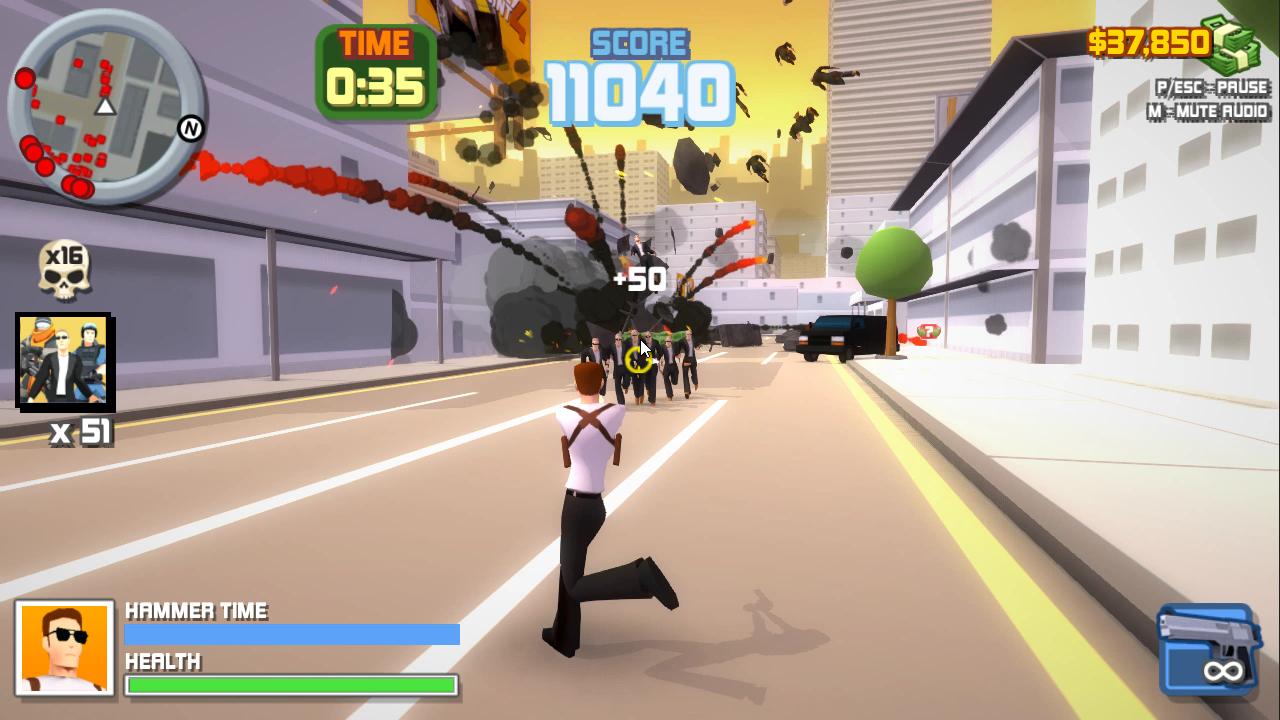Click the +50 score popup text
Image resolution: width=1280 pixels, height=720 pixels.
click(641, 280)
